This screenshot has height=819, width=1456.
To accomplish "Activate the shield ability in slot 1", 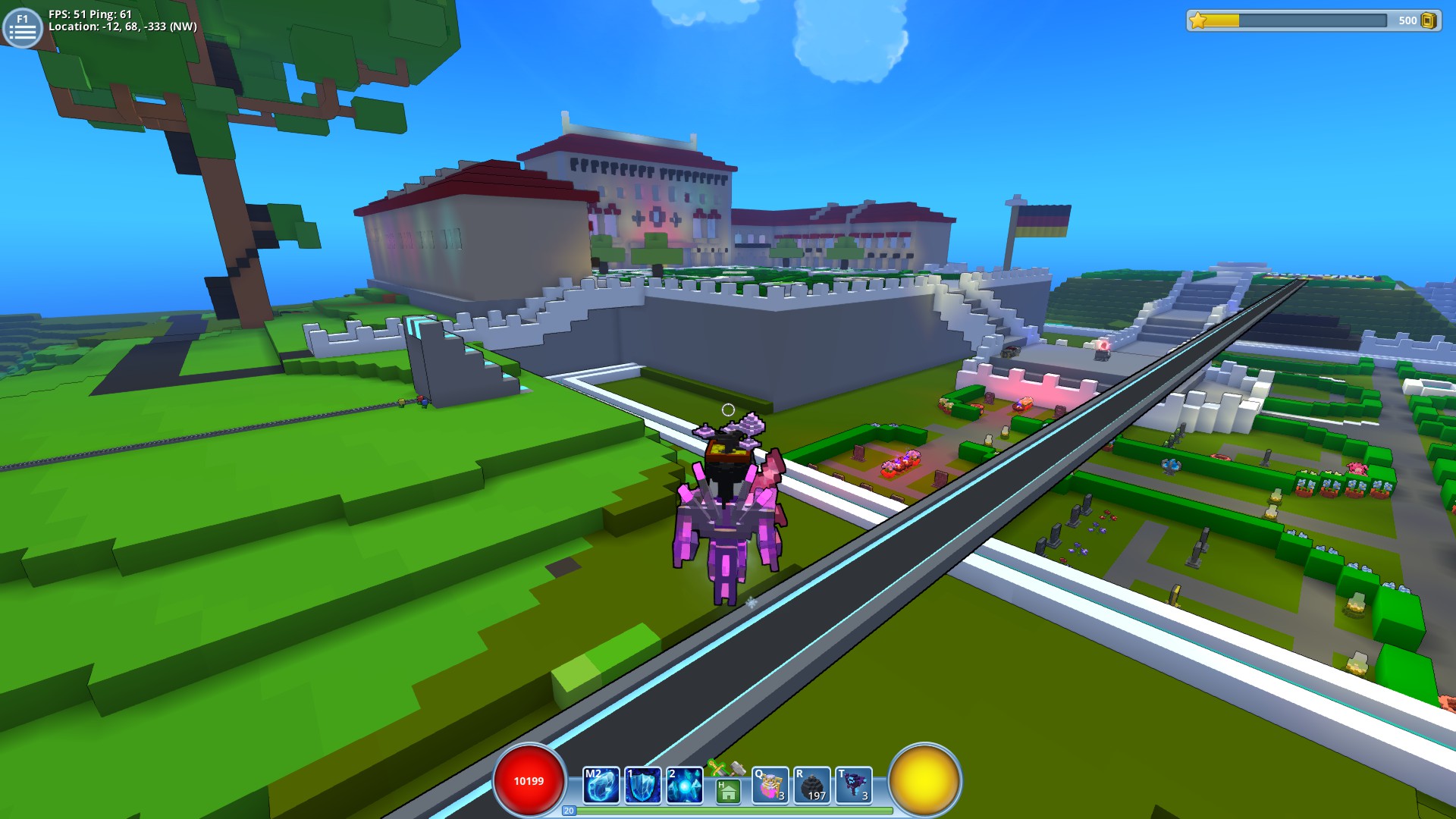I will (642, 784).
